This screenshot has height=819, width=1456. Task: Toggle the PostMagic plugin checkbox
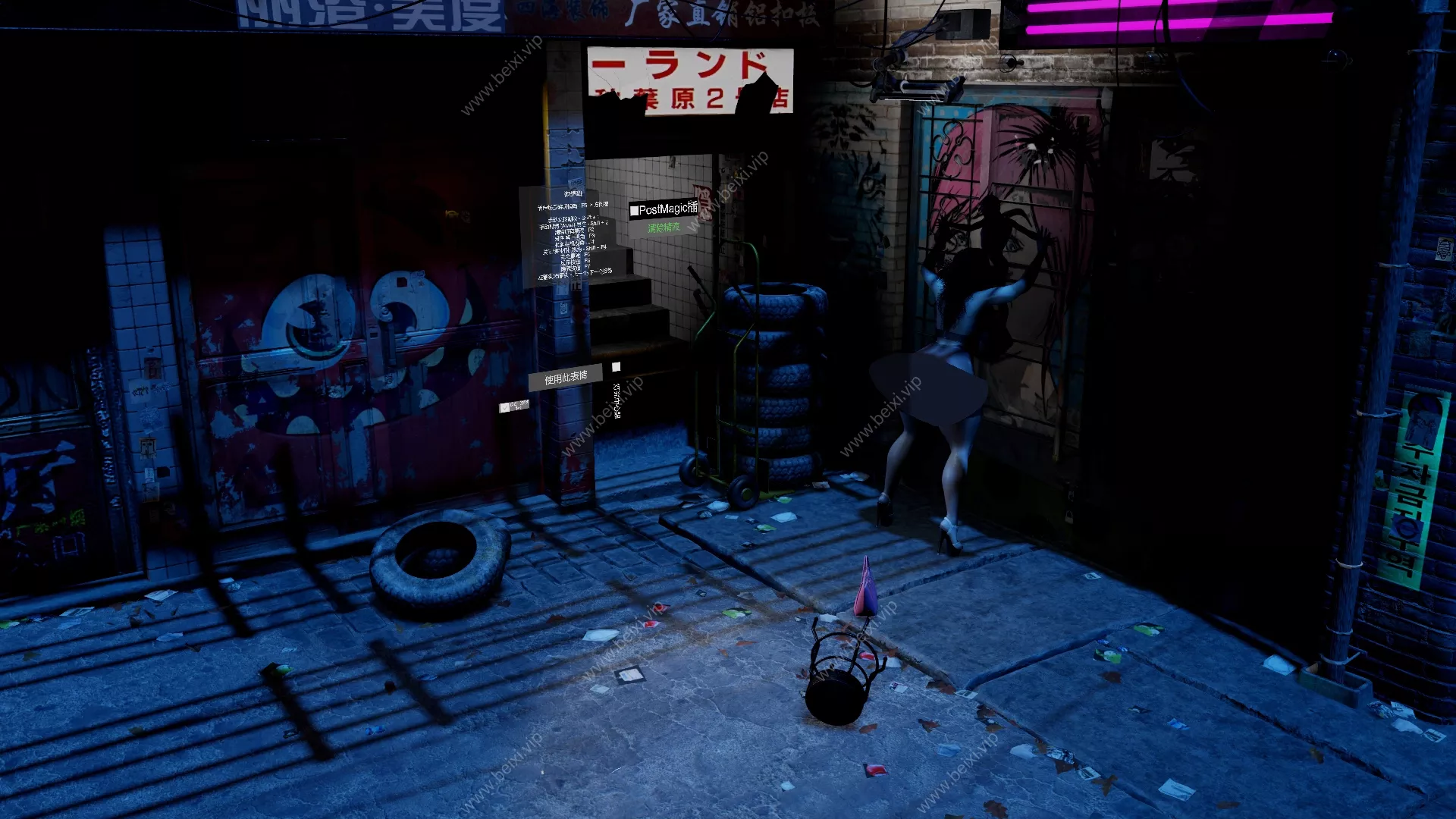coord(634,211)
